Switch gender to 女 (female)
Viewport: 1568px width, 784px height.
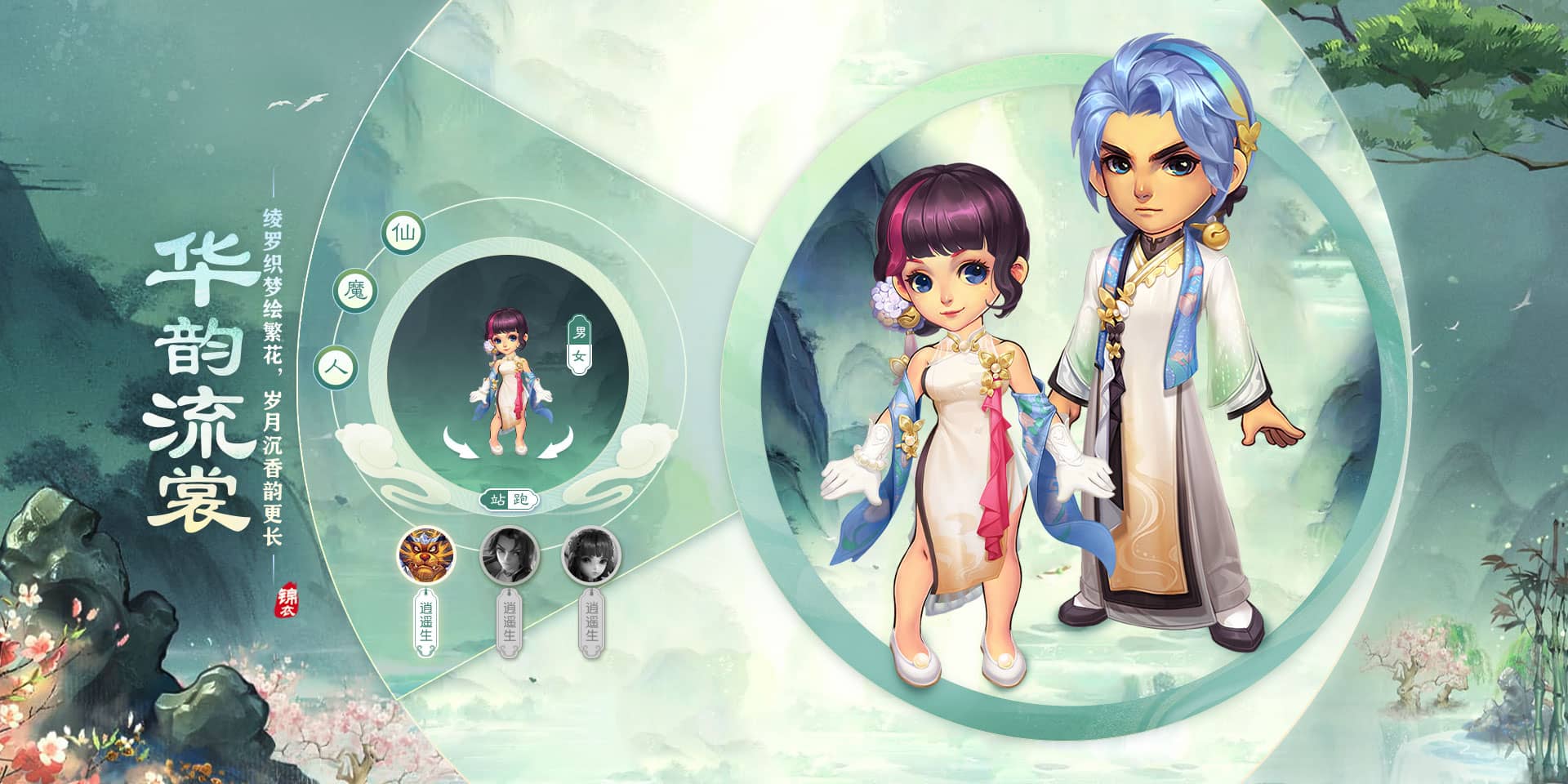tap(580, 356)
